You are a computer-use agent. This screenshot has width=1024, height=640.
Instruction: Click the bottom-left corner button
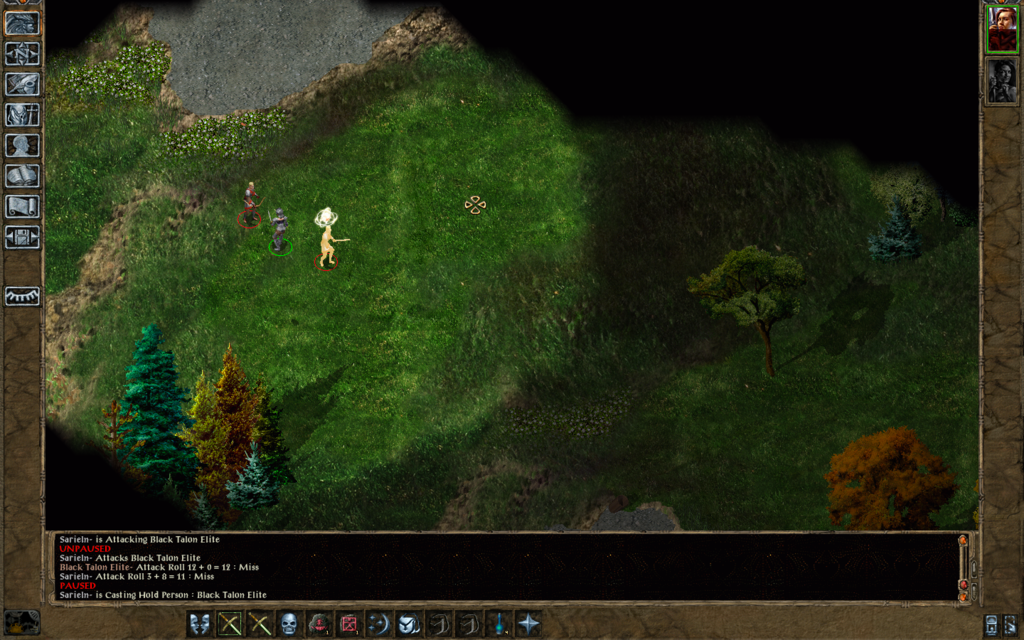pos(22,622)
